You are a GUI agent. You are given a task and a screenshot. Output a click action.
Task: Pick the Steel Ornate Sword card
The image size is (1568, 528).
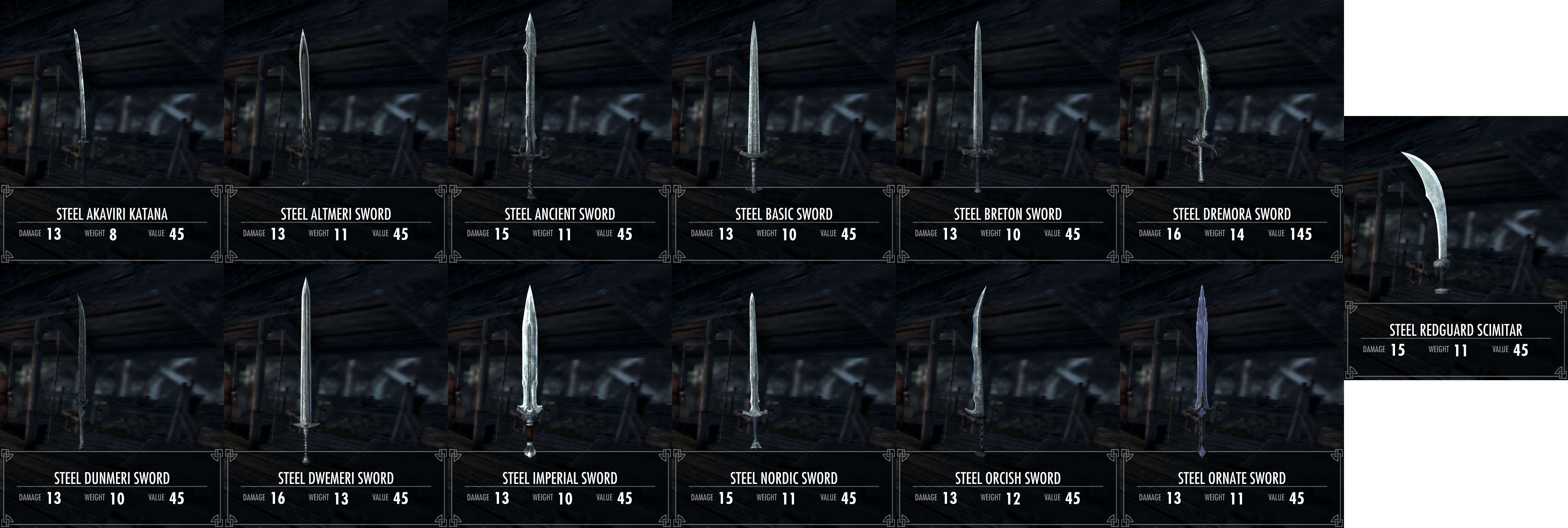pos(1232,396)
